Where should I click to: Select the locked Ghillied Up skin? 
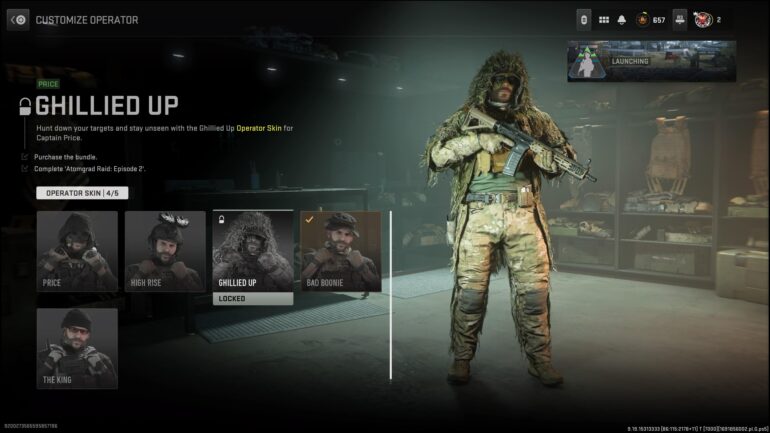click(253, 251)
